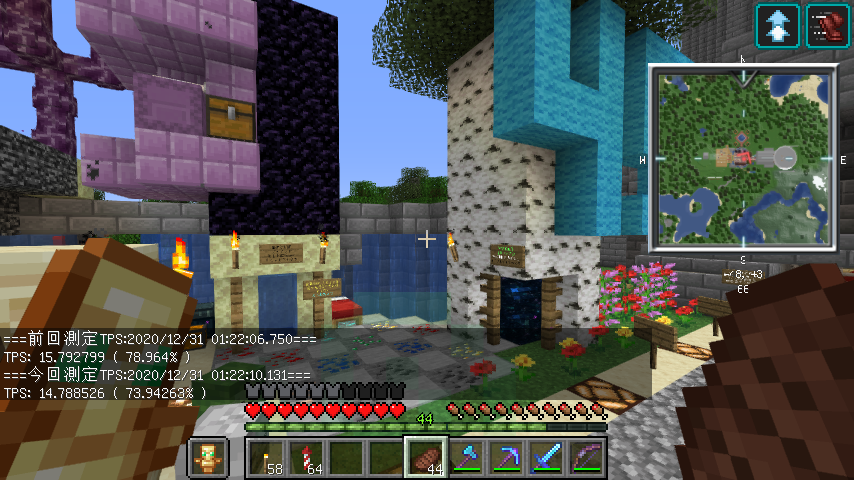Choose the firework rocket hotbar slot
854x480 pixels.
[305, 458]
